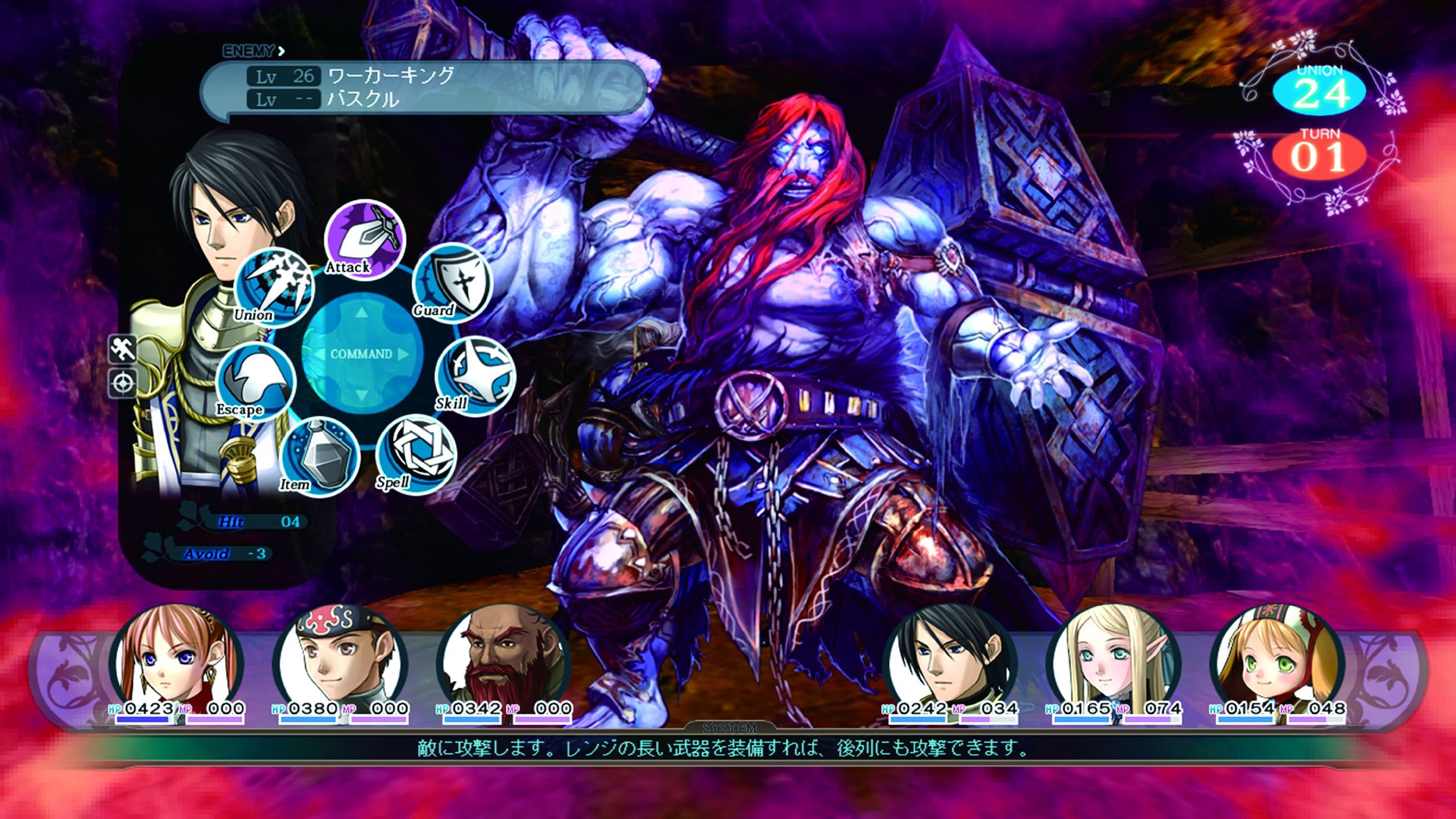Click the crosshair target icon
Viewport: 1456px width, 819px height.
click(123, 384)
